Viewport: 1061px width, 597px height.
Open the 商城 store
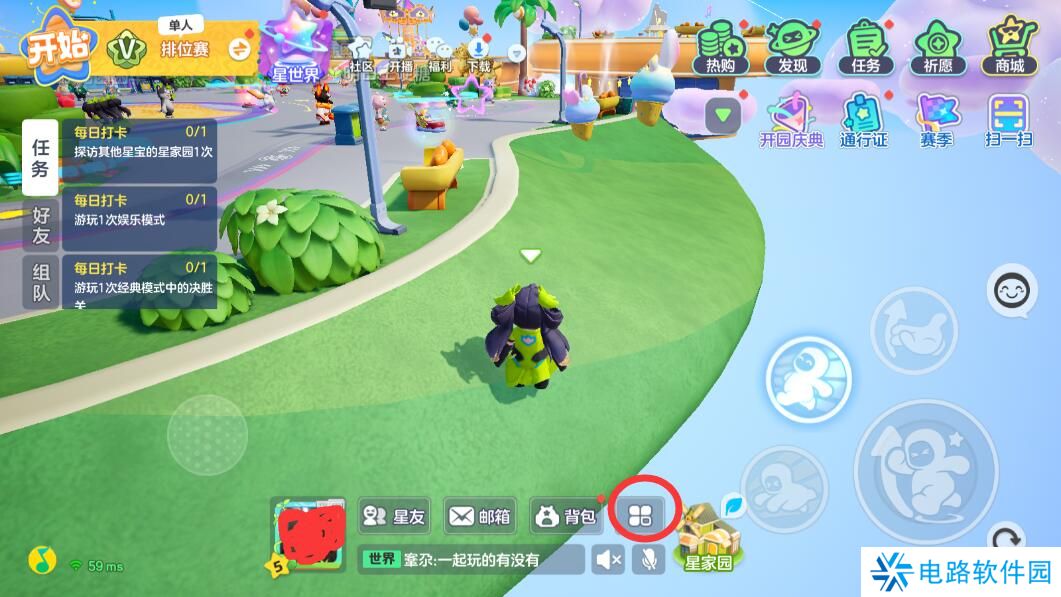coord(1009,47)
